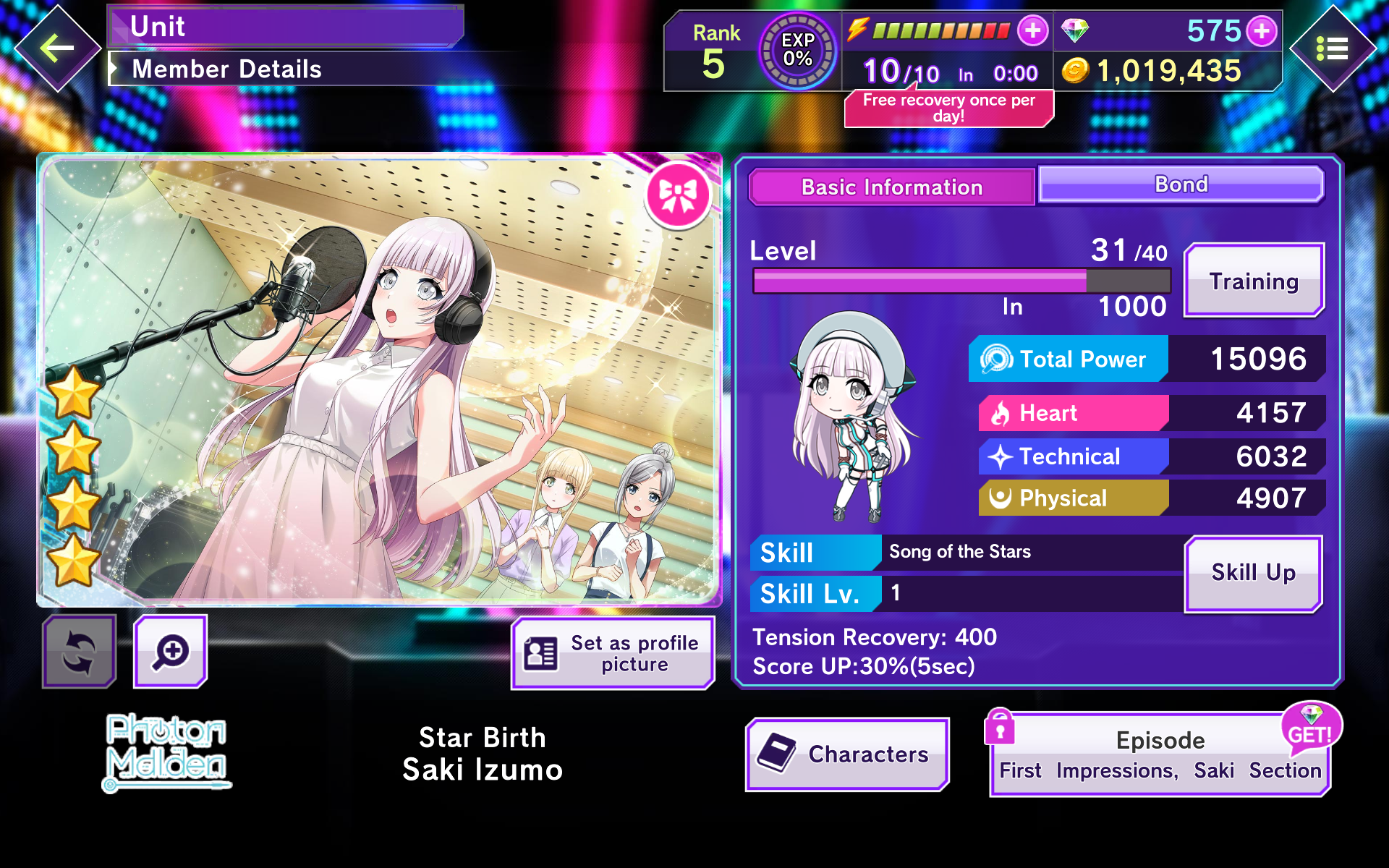The width and height of the screenshot is (1389, 868).
Task: Open the list menu icon
Action: tap(1332, 49)
